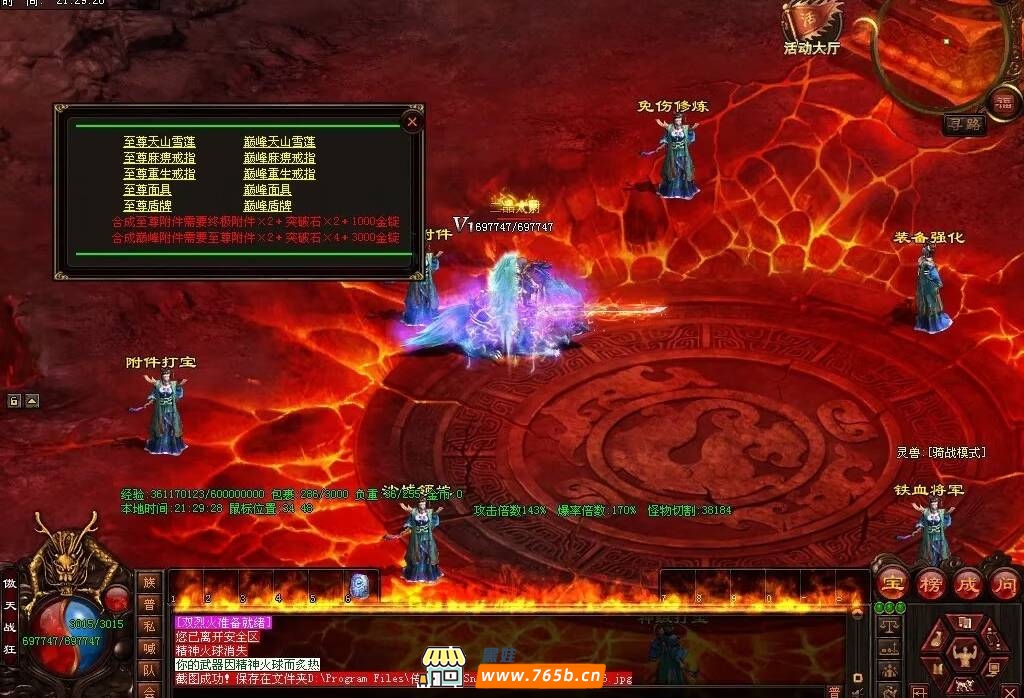Viewport: 1024px width, 698px height.
Task: Click the 寻路 pathfinding button
Action: pos(964,124)
